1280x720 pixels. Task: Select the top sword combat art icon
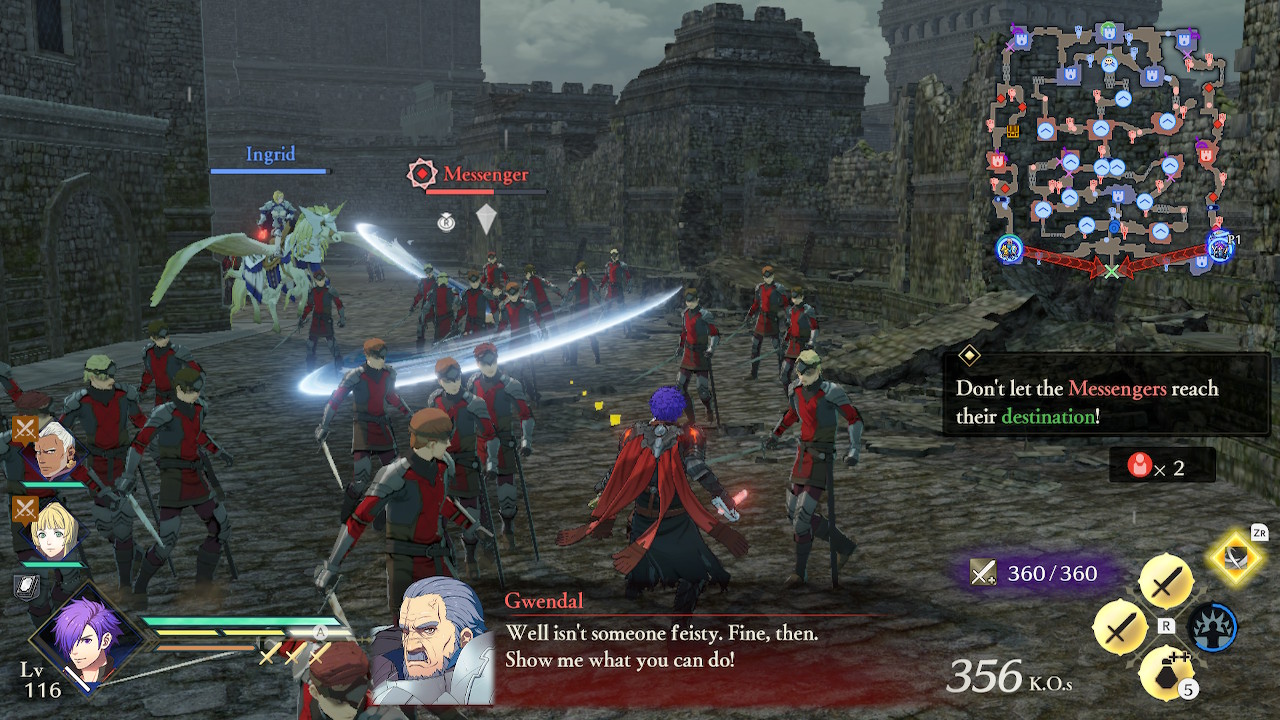1165,580
